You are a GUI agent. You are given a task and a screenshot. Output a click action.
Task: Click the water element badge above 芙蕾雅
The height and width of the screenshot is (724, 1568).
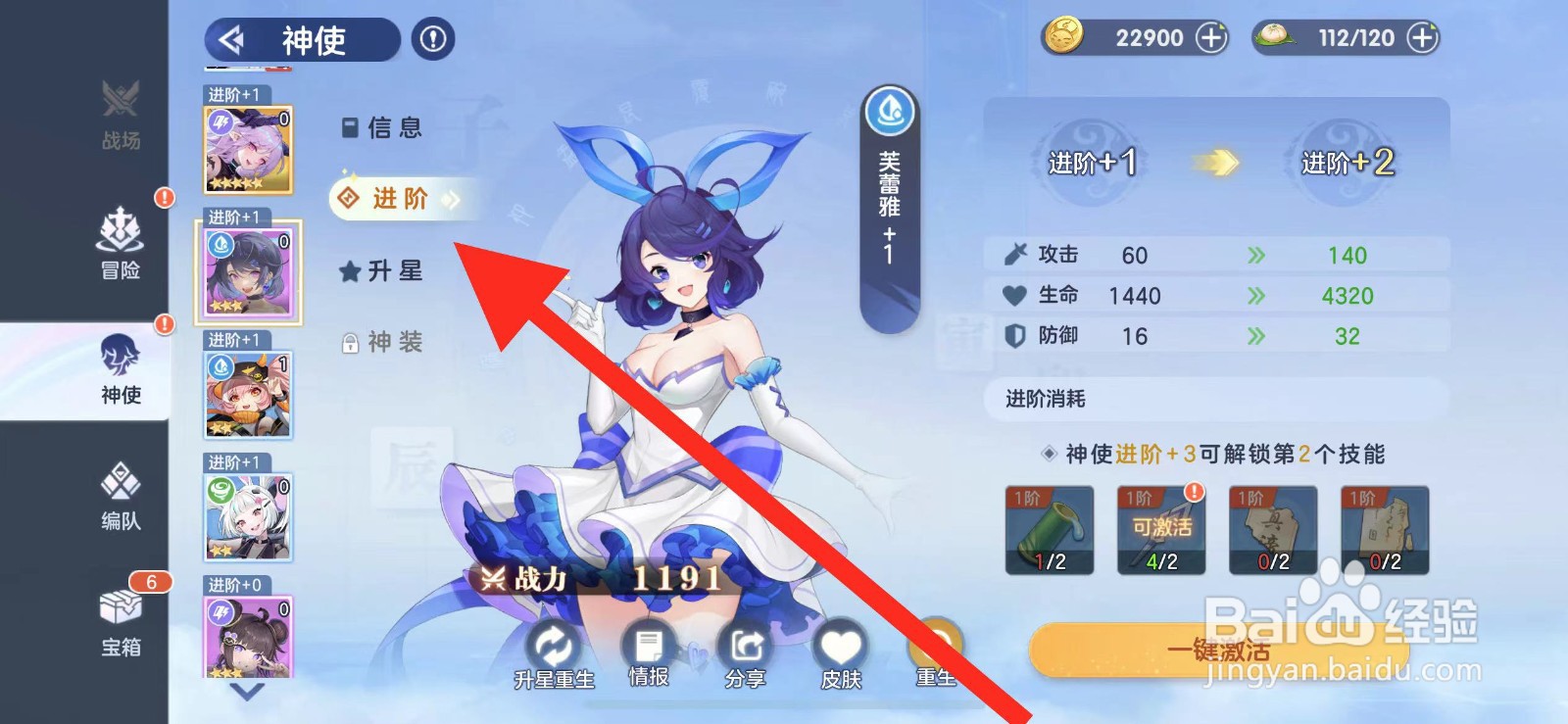tap(888, 111)
